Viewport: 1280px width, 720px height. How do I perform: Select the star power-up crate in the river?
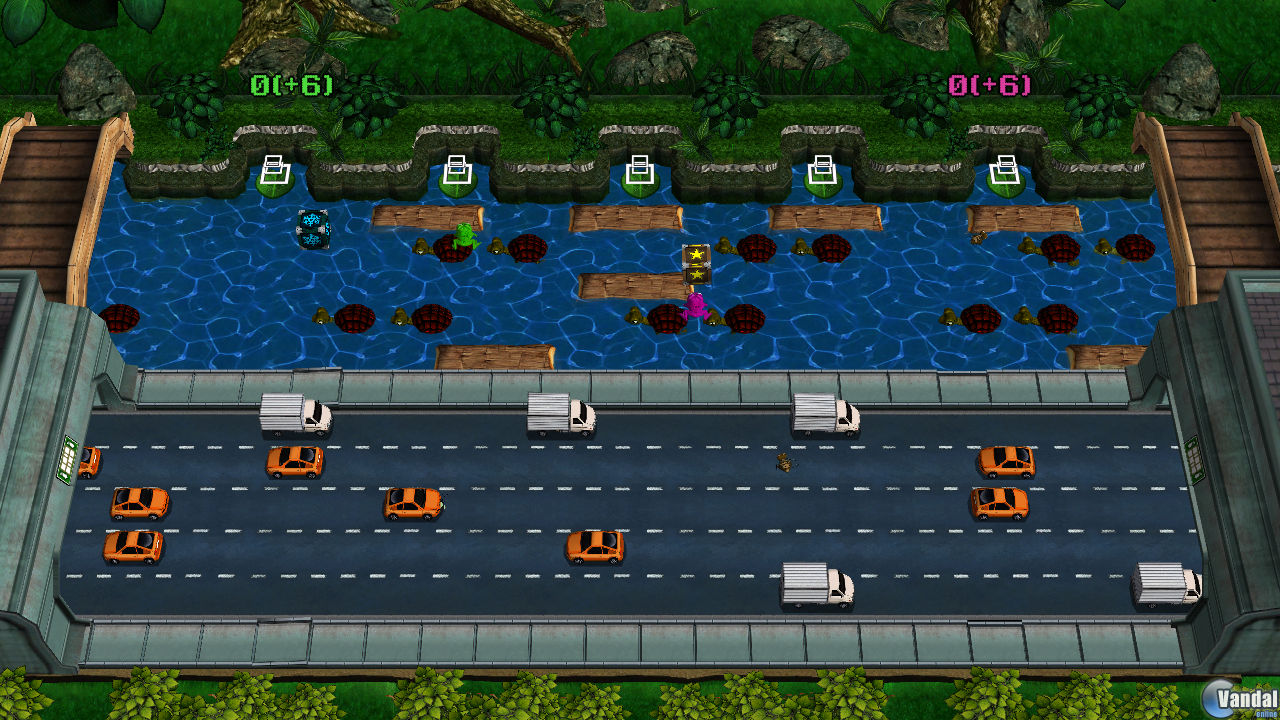pos(695,262)
